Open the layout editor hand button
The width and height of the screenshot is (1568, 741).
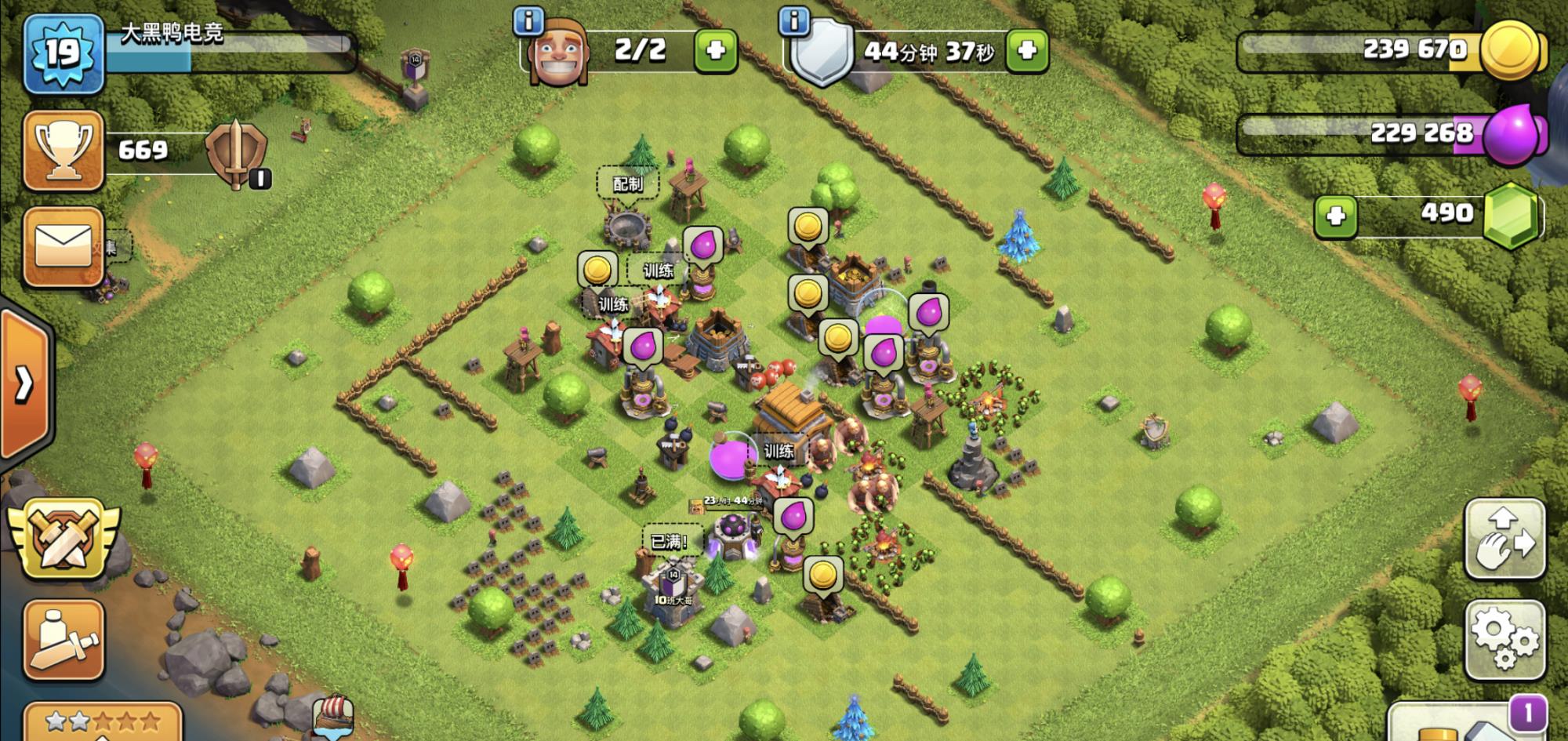pyautogui.click(x=1504, y=539)
